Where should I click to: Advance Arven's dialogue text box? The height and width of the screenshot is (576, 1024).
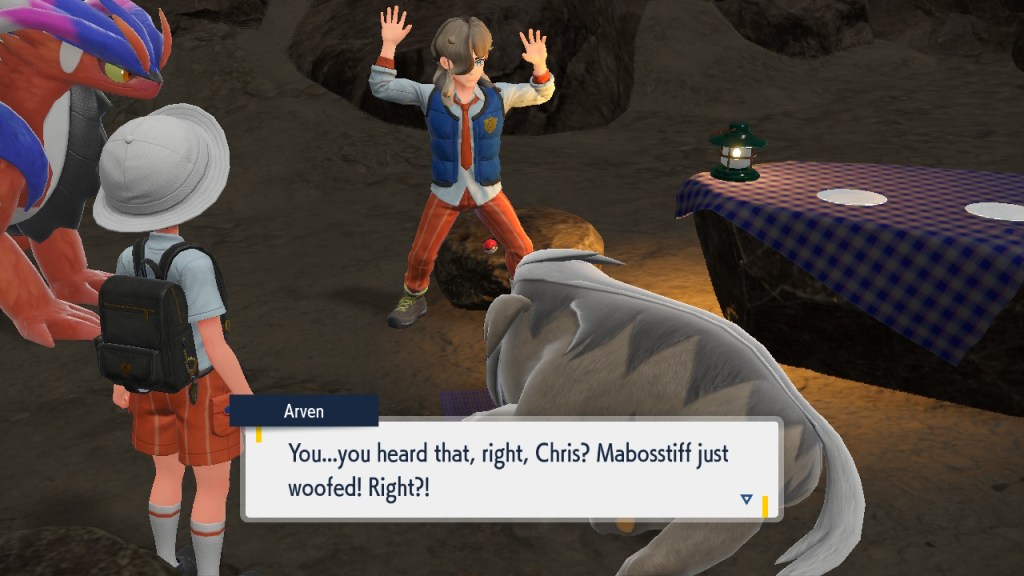point(510,468)
